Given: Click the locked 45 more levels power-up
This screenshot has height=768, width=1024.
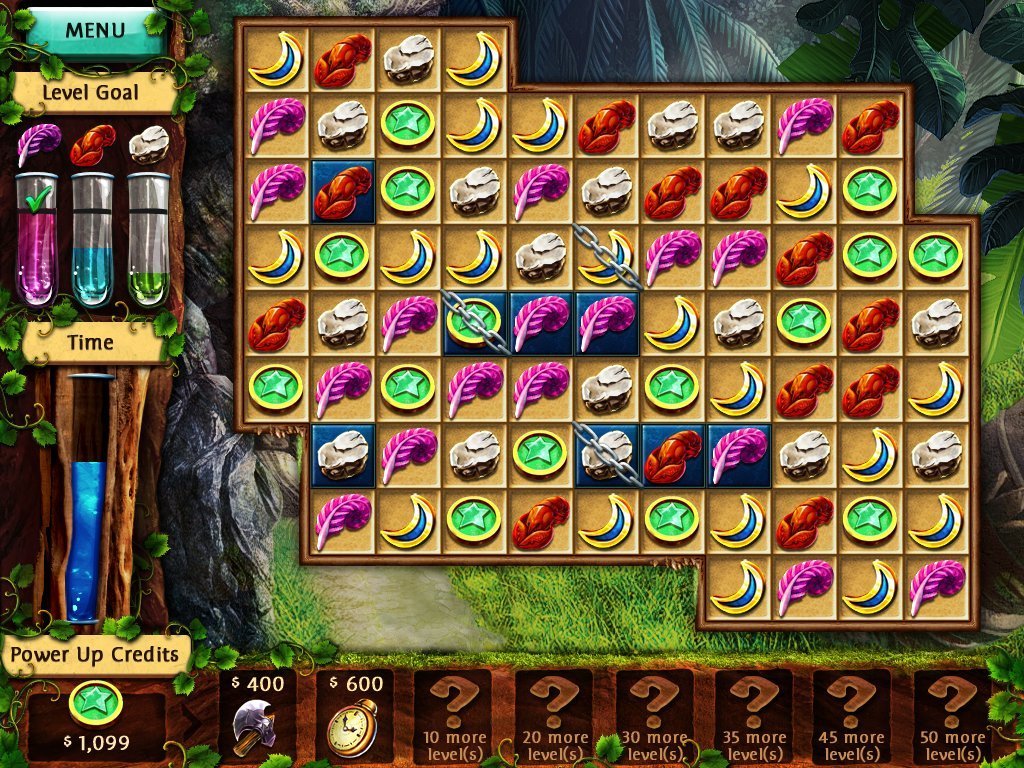Looking at the screenshot, I should tap(852, 716).
